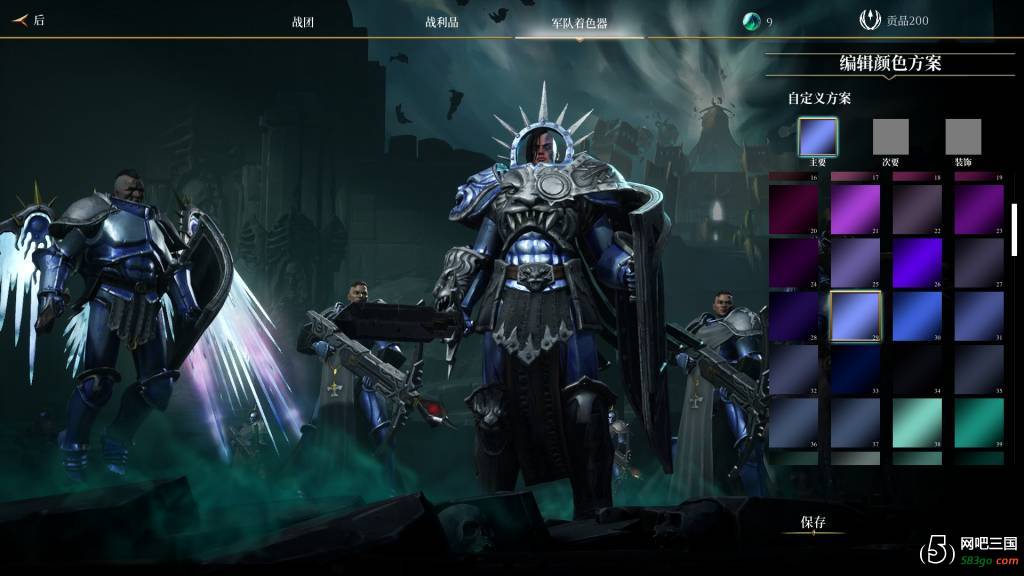Pick the highlighted swatch number 29
Viewport: 1024px width, 576px height.
pyautogui.click(x=855, y=315)
